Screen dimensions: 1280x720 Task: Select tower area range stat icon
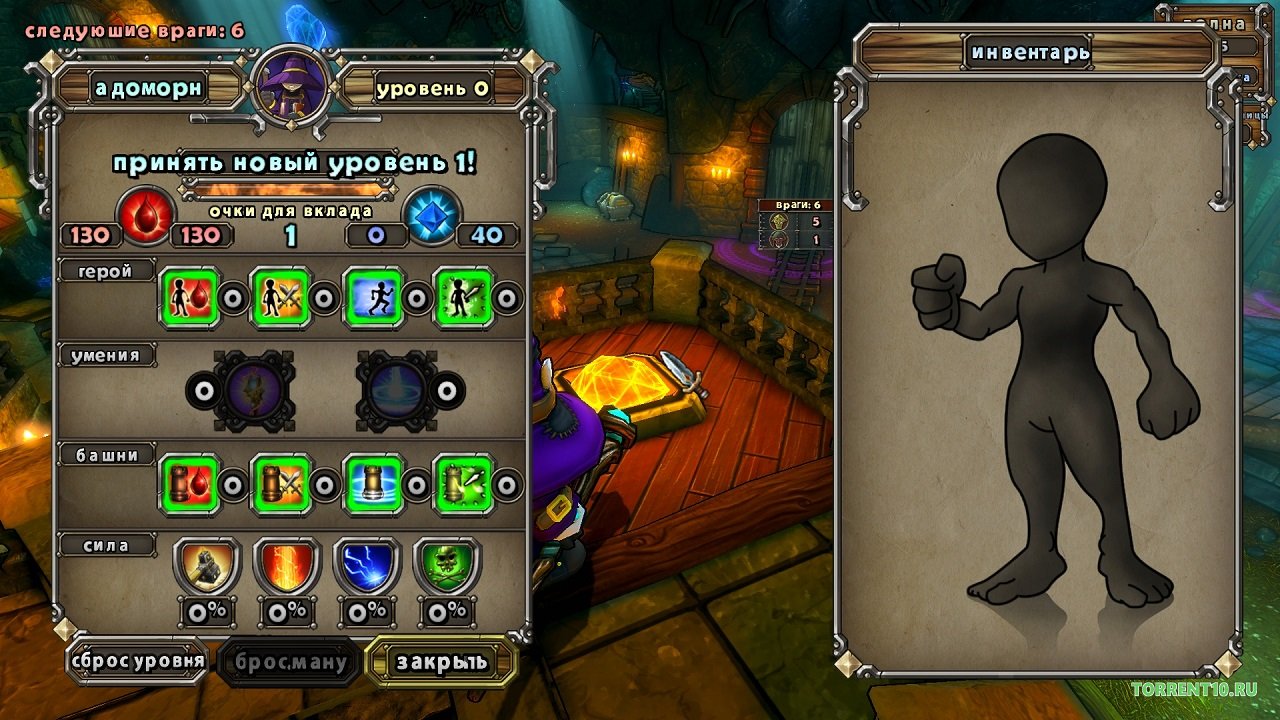[373, 484]
